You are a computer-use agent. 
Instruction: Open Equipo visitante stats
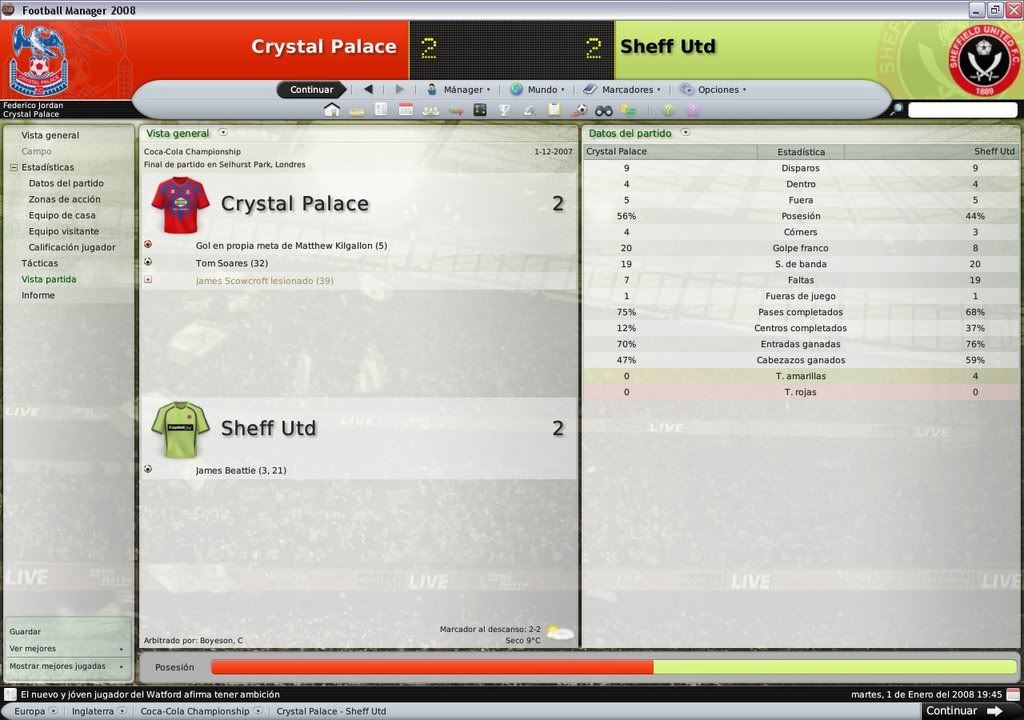[65, 231]
